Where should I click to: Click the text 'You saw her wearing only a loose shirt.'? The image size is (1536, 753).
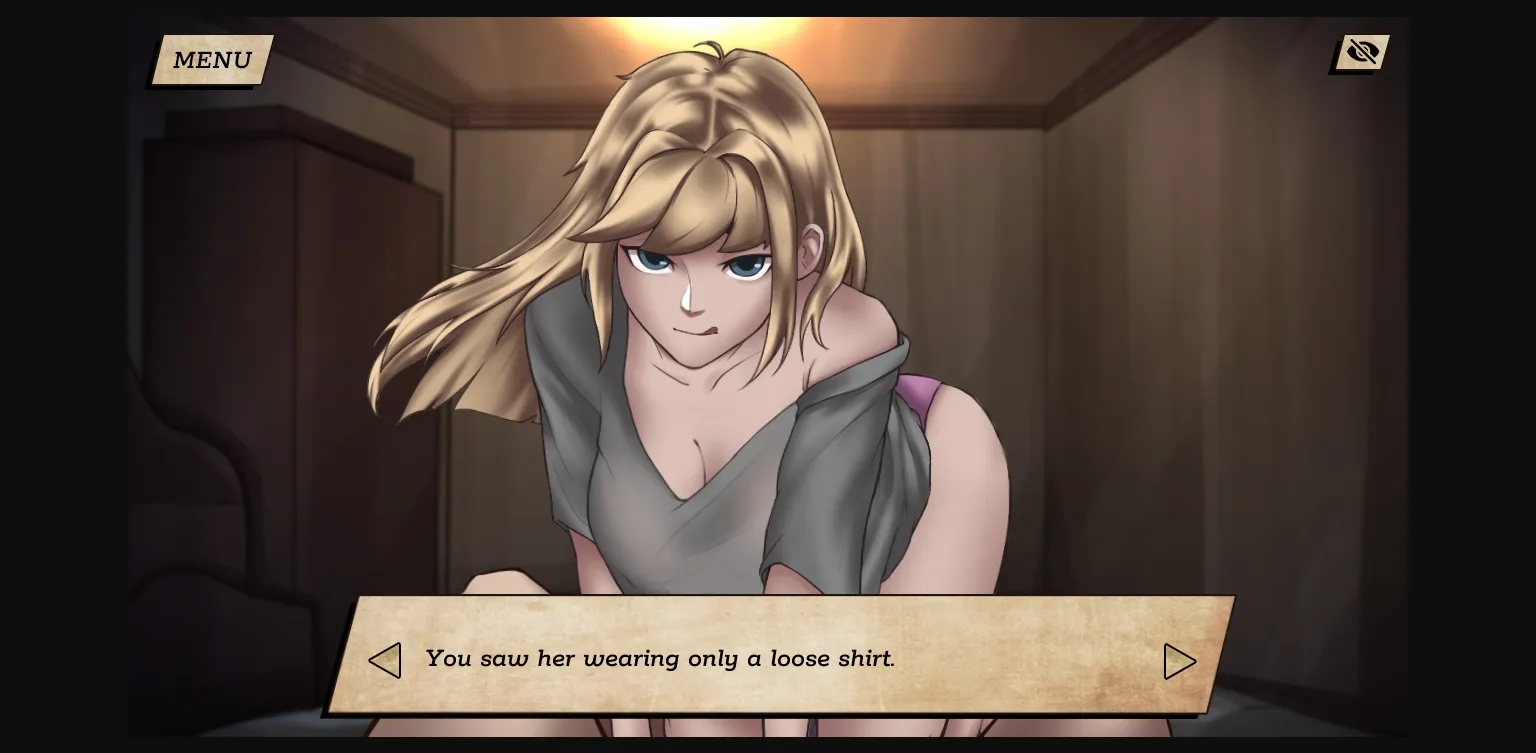point(660,659)
